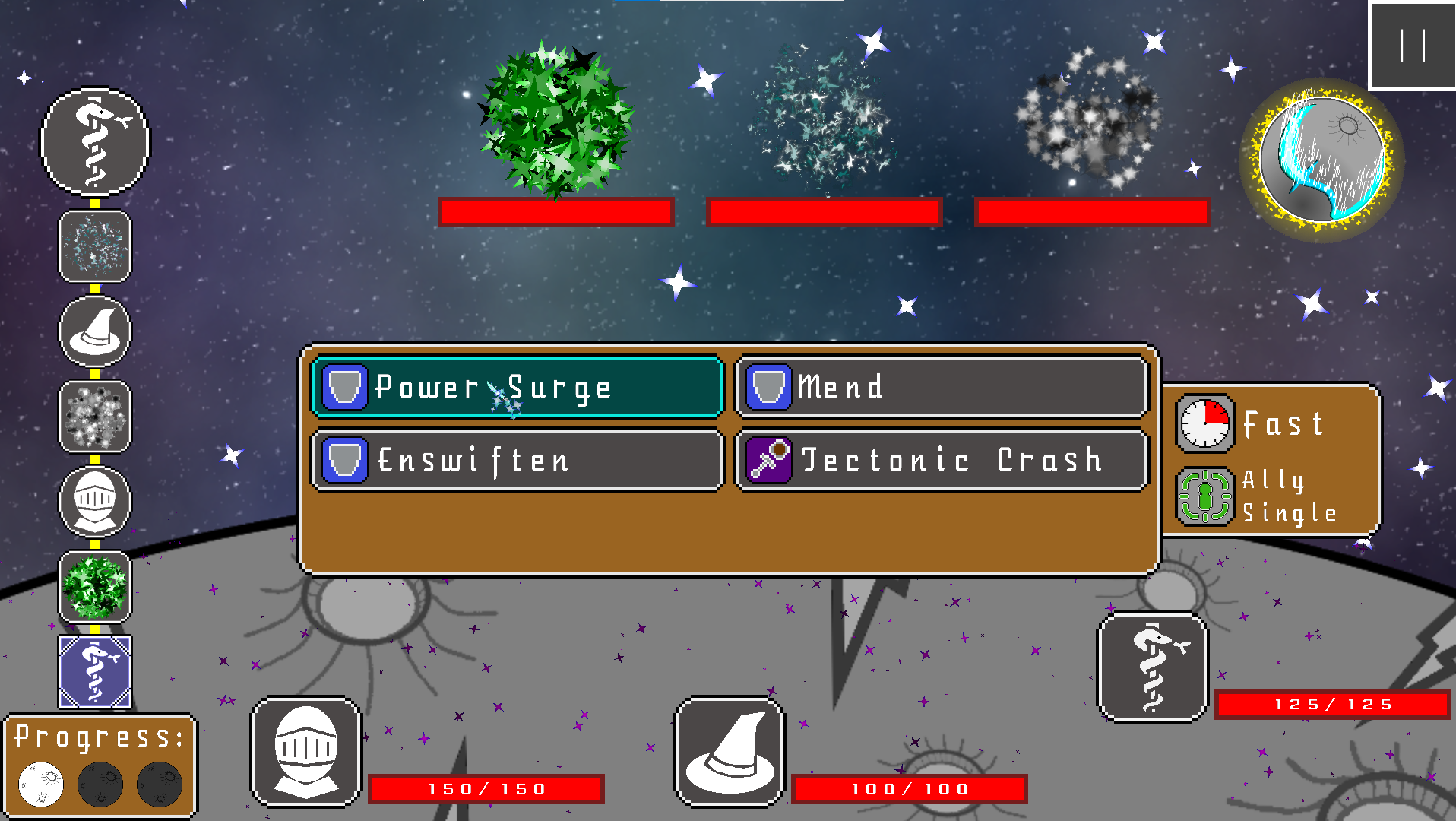Viewport: 1456px width, 821px height.
Task: Choose the Mend ability
Action: (941, 387)
